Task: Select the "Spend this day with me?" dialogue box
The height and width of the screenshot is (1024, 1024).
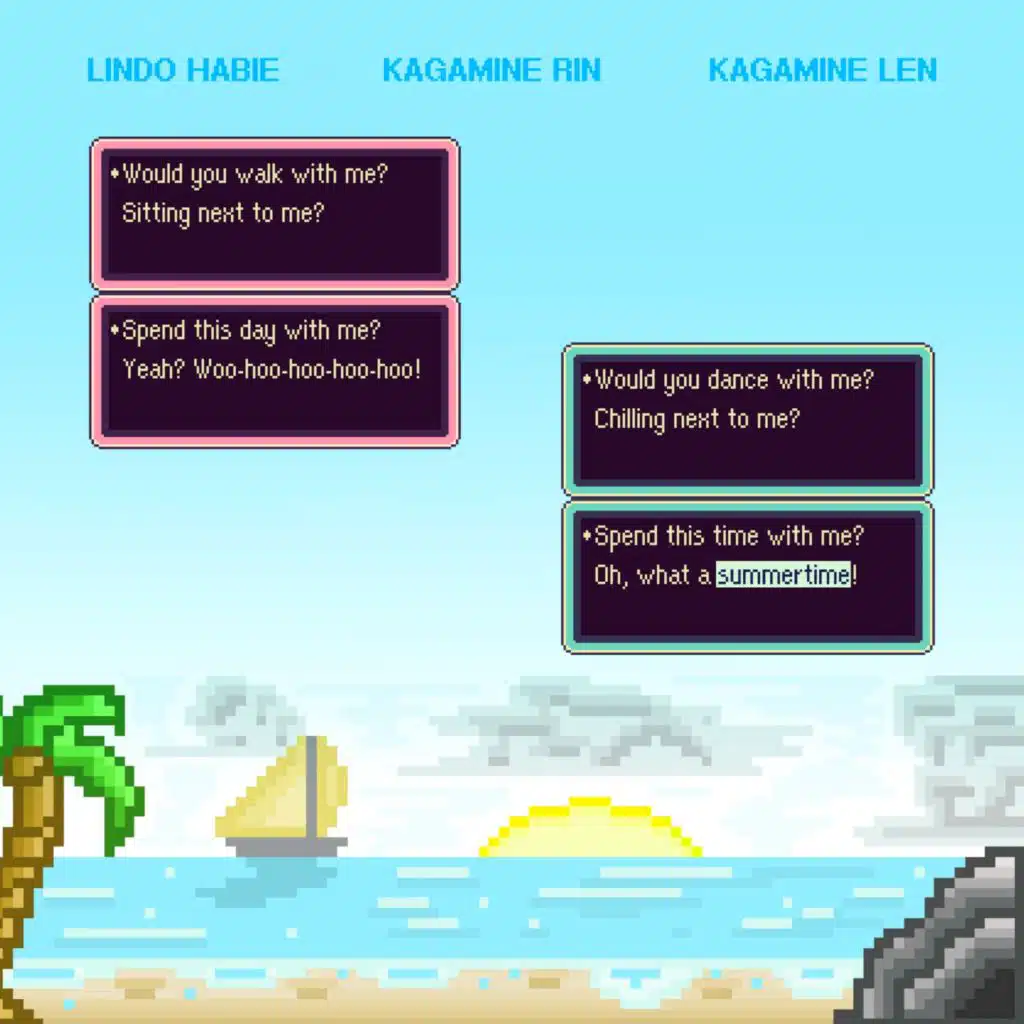Action: [275, 371]
